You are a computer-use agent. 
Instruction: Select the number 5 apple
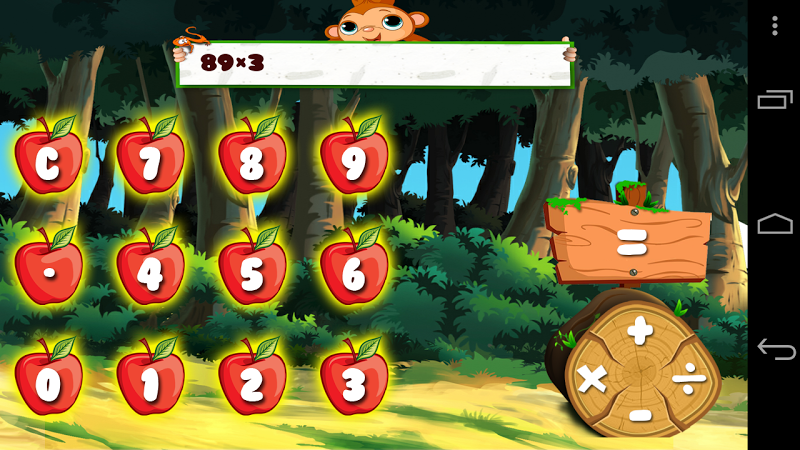[x=252, y=271]
